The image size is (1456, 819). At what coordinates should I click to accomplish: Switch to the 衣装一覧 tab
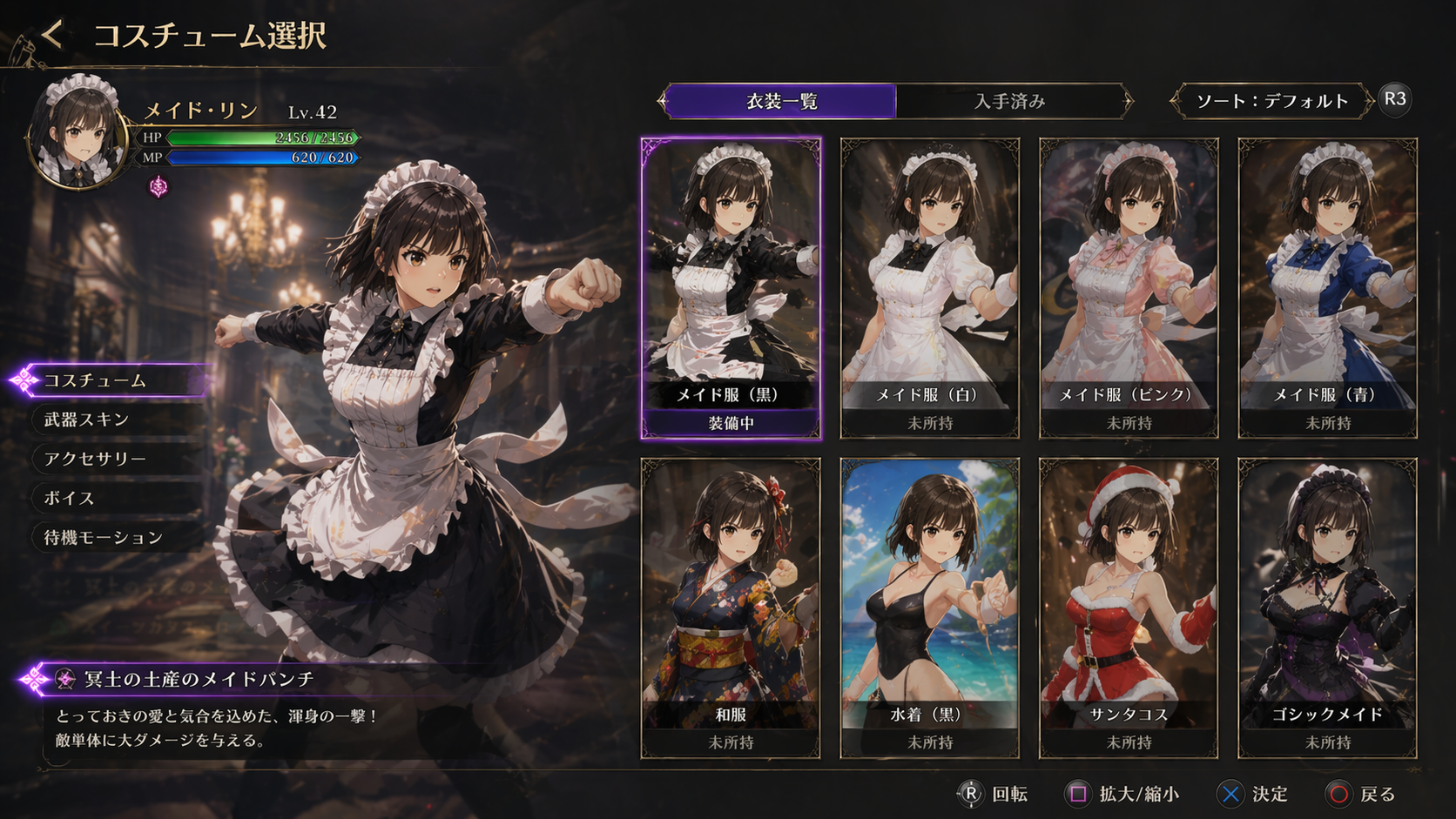coord(781,101)
